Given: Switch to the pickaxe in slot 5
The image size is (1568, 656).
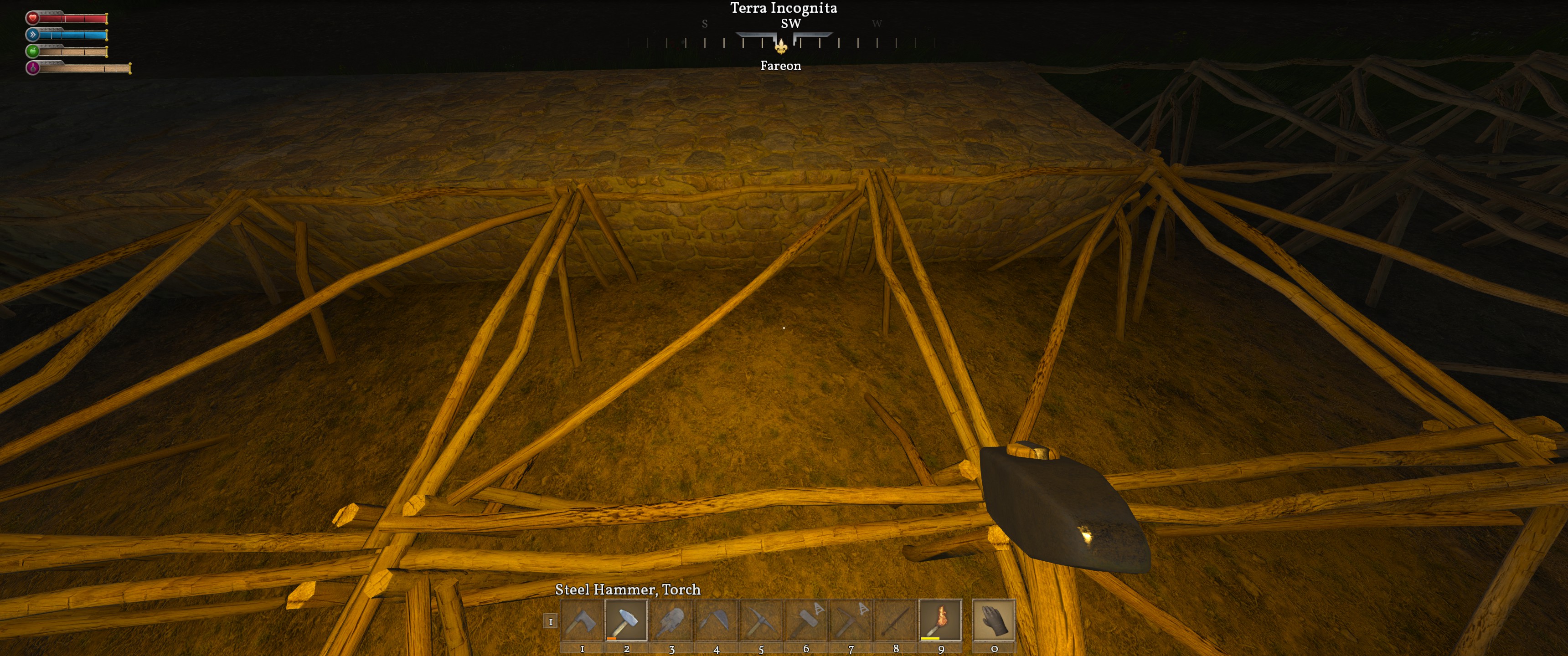Looking at the screenshot, I should pyautogui.click(x=762, y=621).
